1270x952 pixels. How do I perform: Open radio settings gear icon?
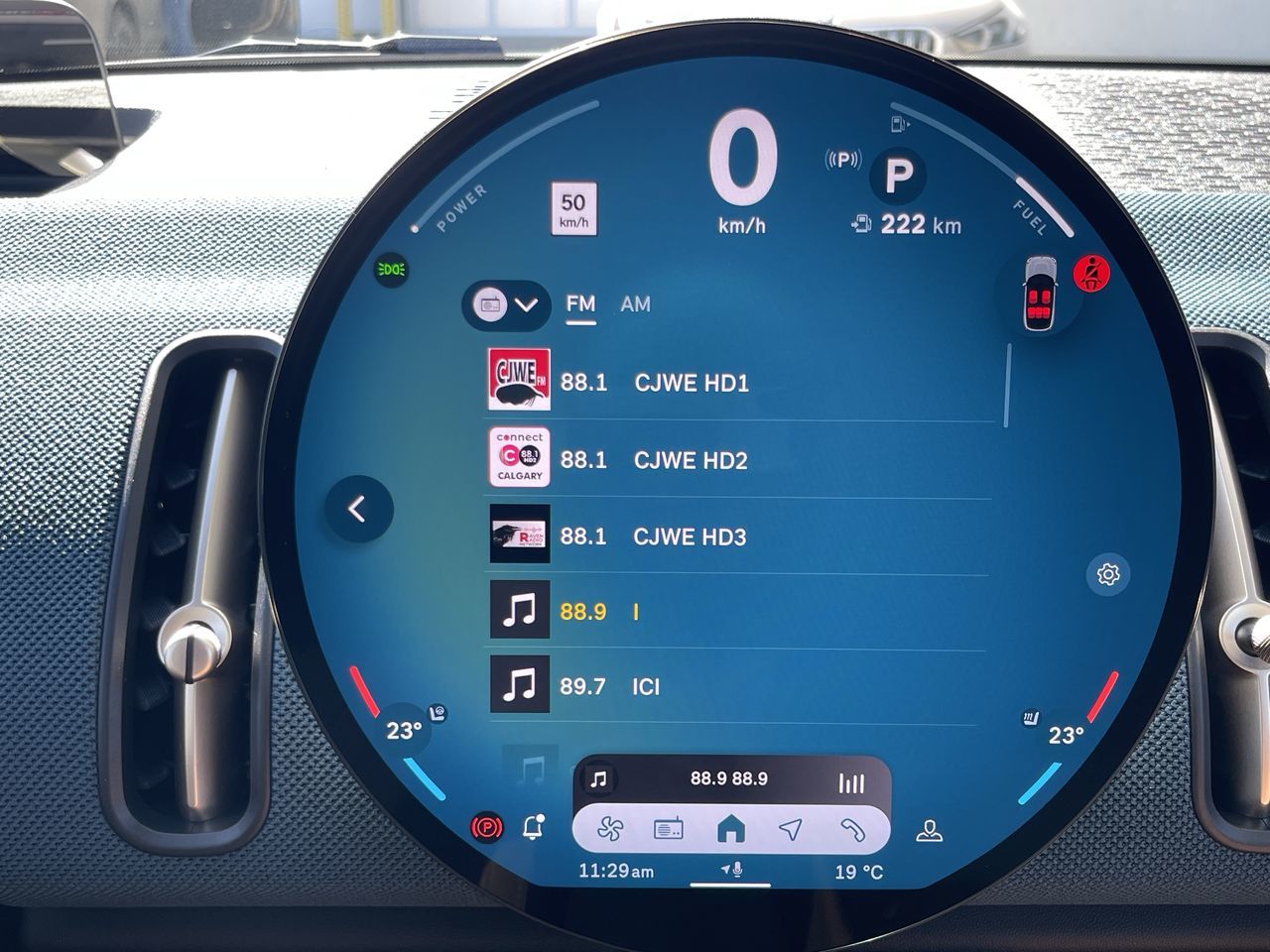pyautogui.click(x=1108, y=574)
